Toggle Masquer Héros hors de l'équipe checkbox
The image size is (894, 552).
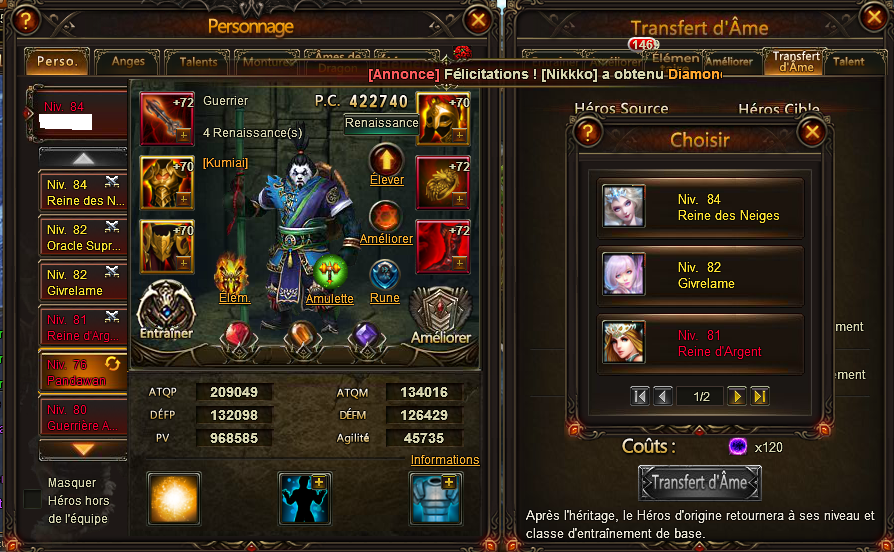[33, 499]
